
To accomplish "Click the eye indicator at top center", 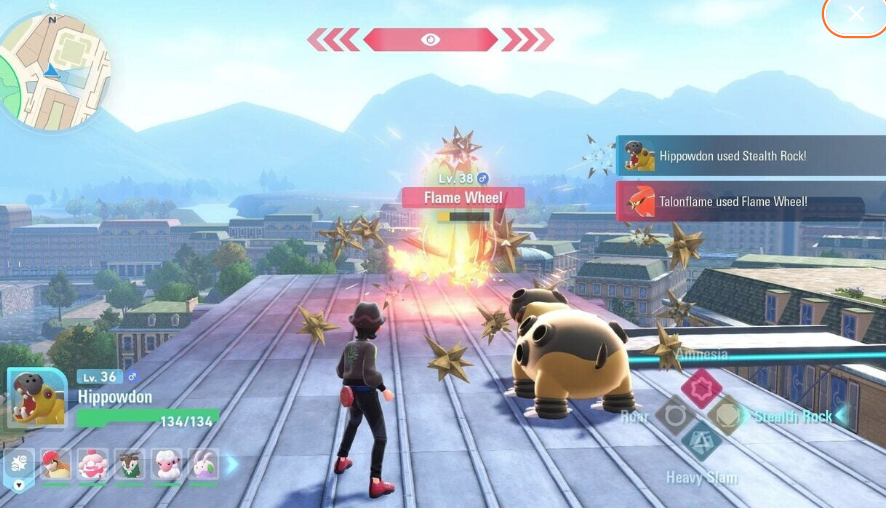I will click(430, 39).
